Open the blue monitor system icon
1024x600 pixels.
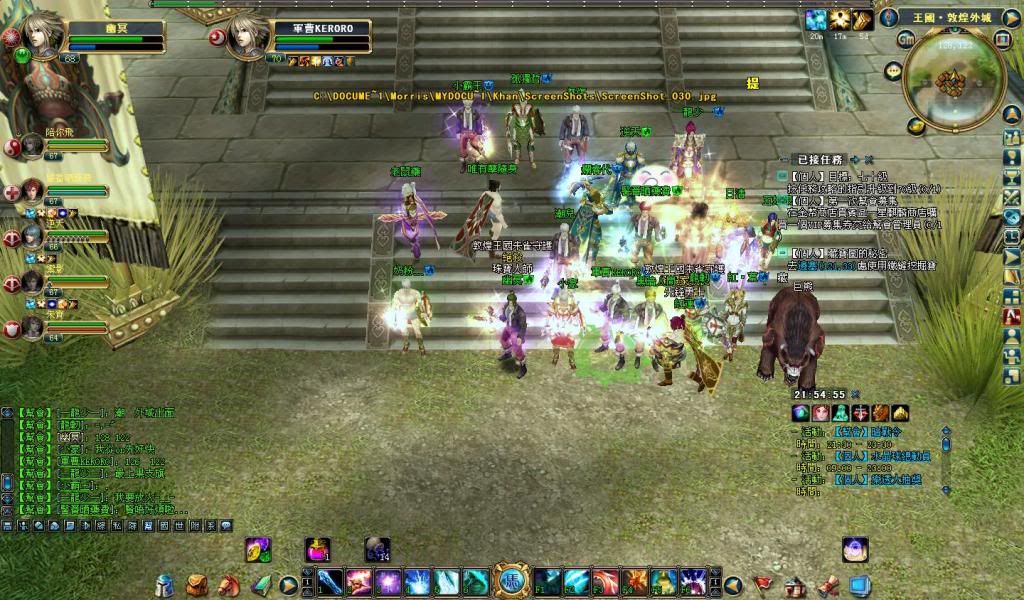(x=859, y=584)
